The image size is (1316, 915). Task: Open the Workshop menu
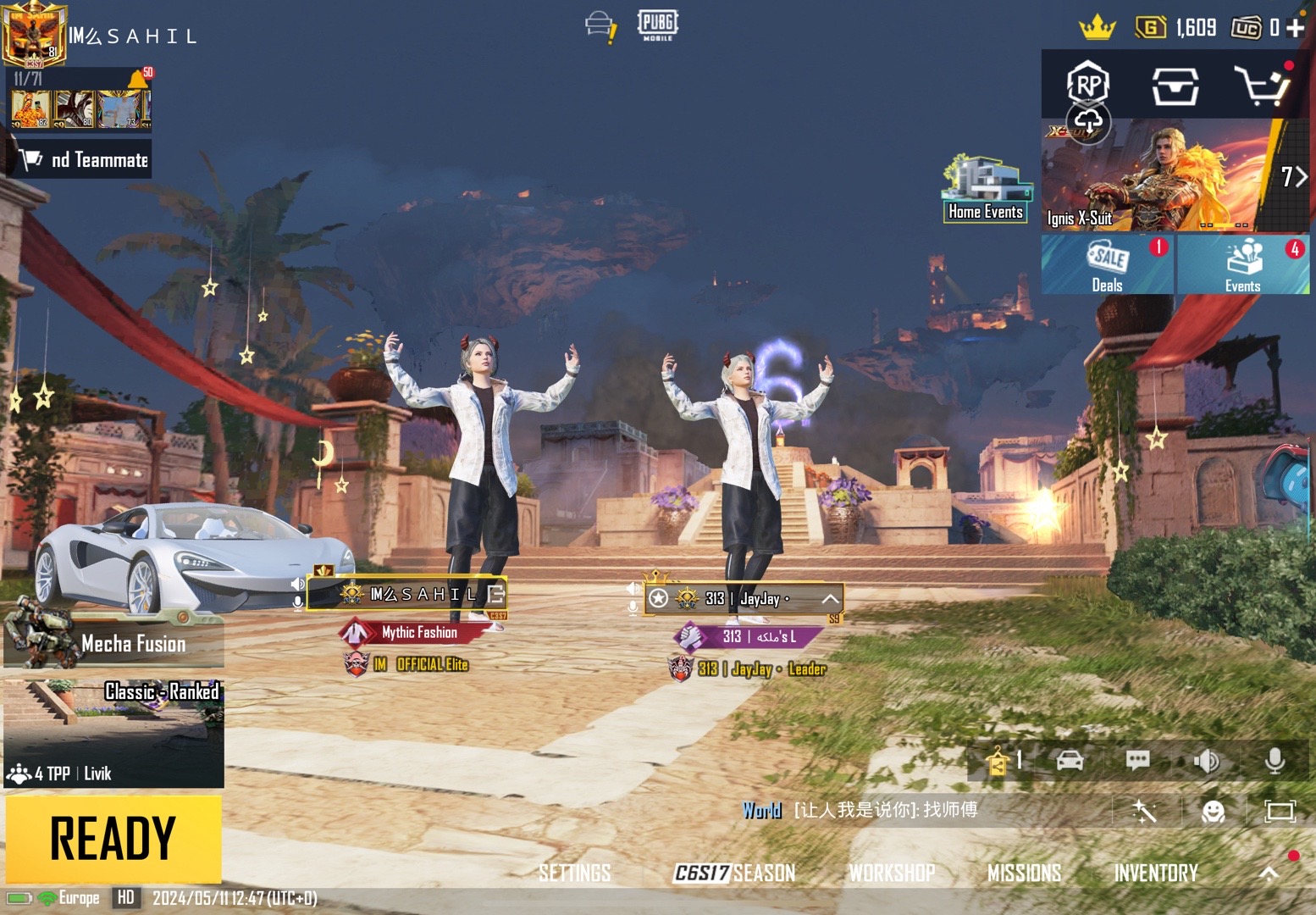point(892,873)
